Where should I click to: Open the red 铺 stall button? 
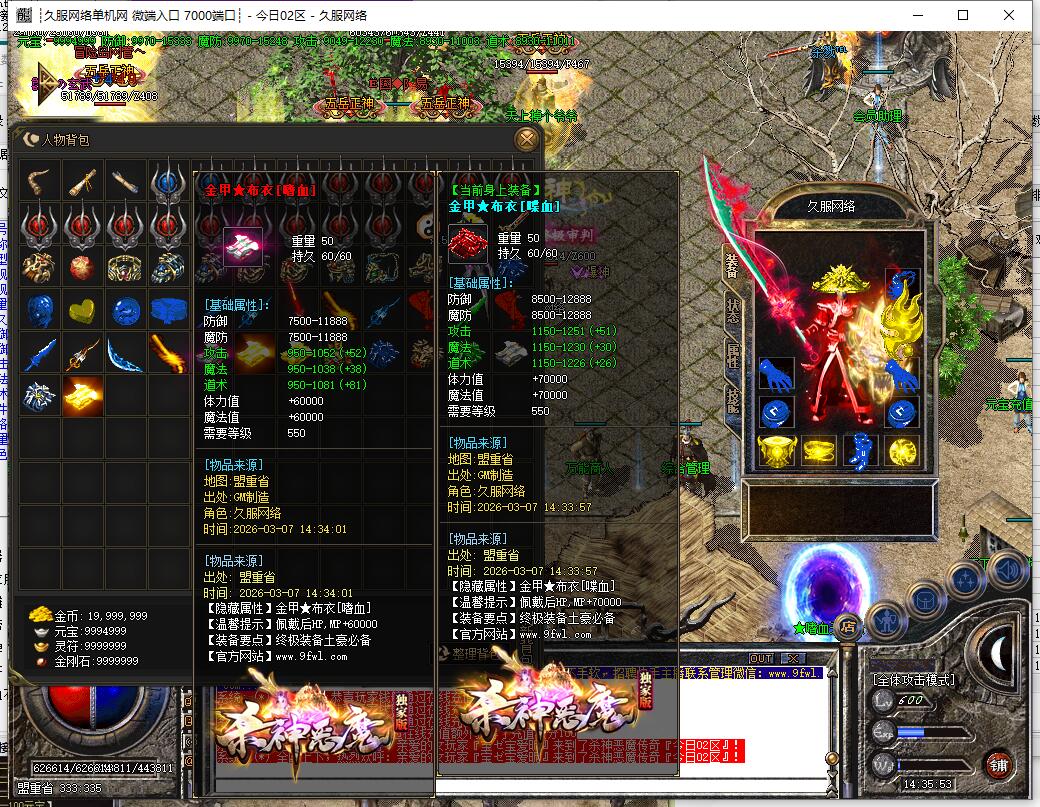pos(997,766)
